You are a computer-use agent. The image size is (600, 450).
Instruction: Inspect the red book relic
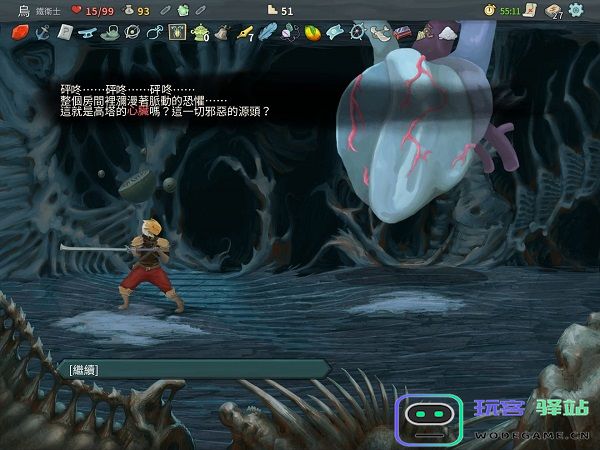[x=404, y=32]
